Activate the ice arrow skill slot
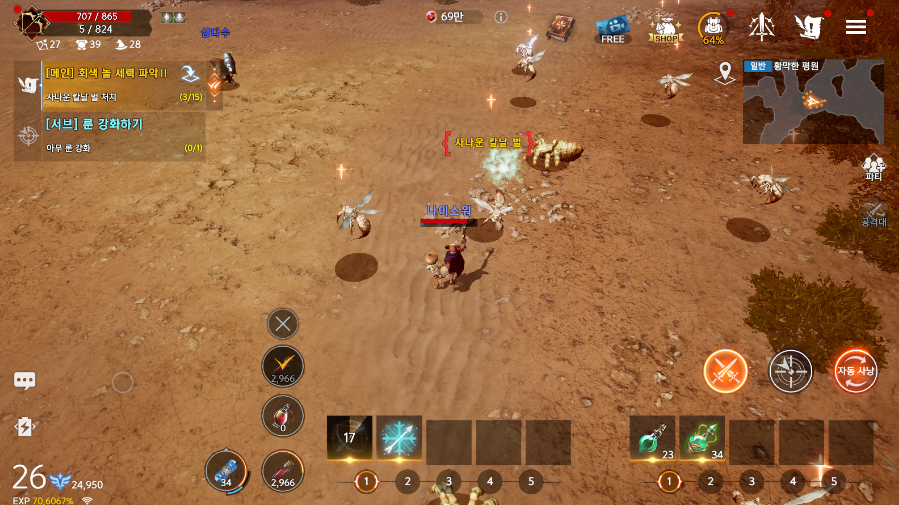Image resolution: width=899 pixels, height=505 pixels. click(x=399, y=438)
